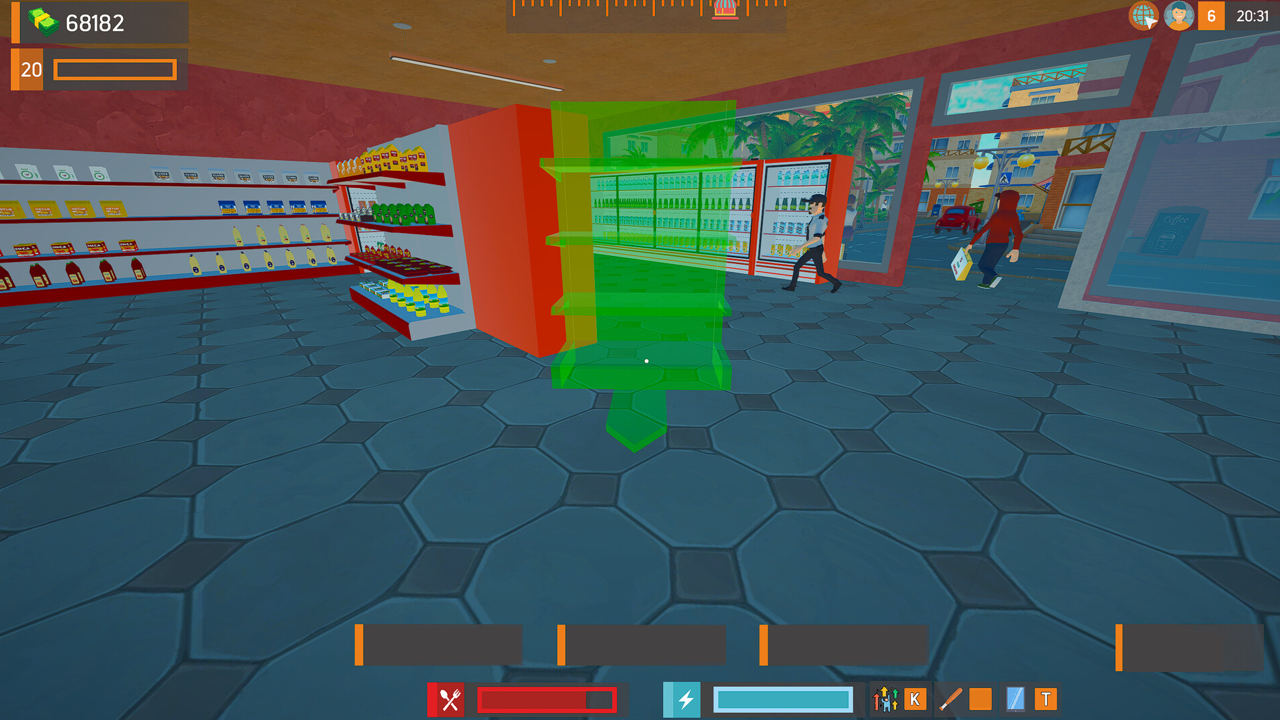This screenshot has width=1280, height=720.
Task: Open the character avatar profile icon
Action: [1178, 15]
